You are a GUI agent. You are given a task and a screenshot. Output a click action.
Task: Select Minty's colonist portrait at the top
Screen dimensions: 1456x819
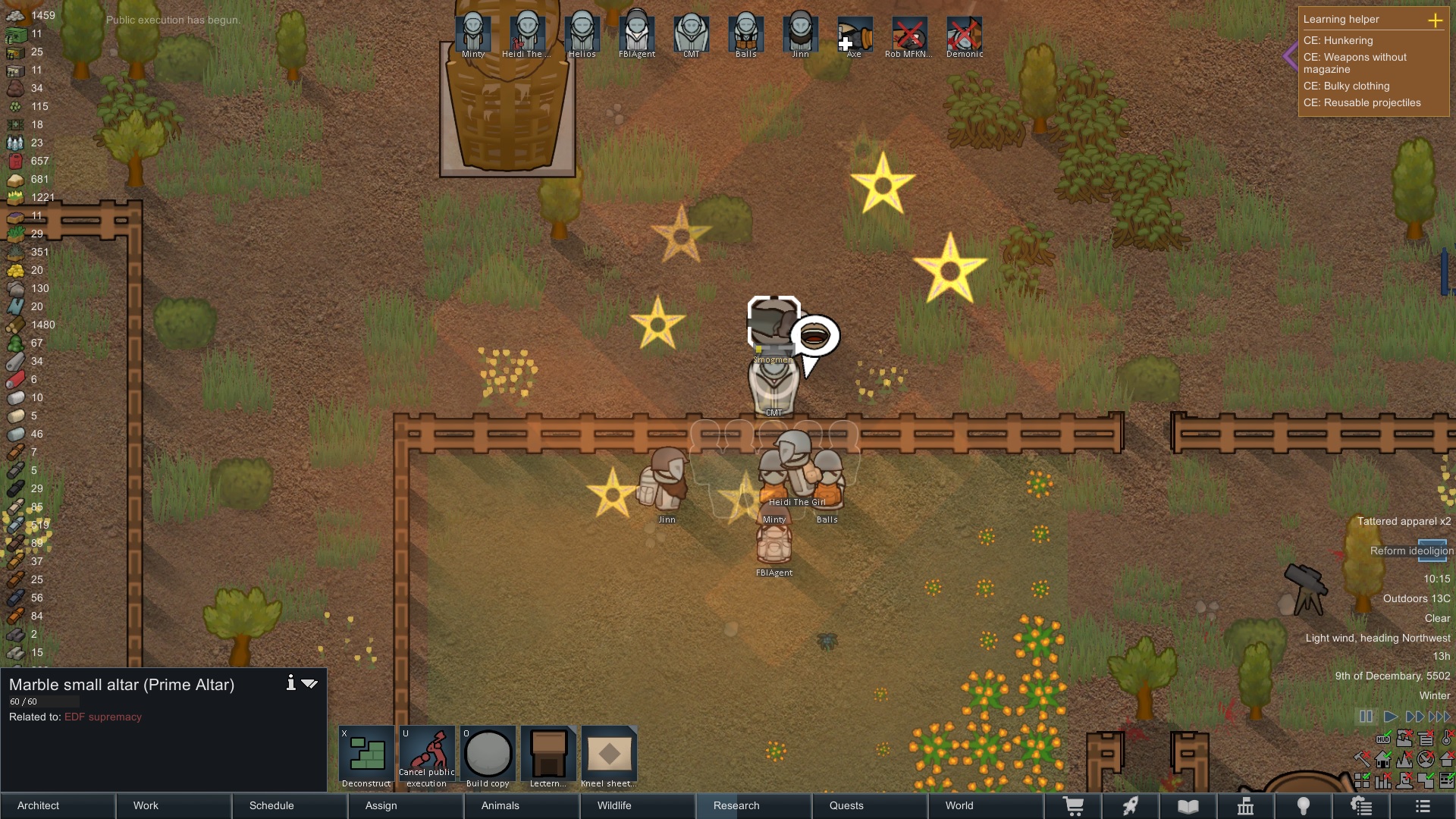pyautogui.click(x=475, y=32)
